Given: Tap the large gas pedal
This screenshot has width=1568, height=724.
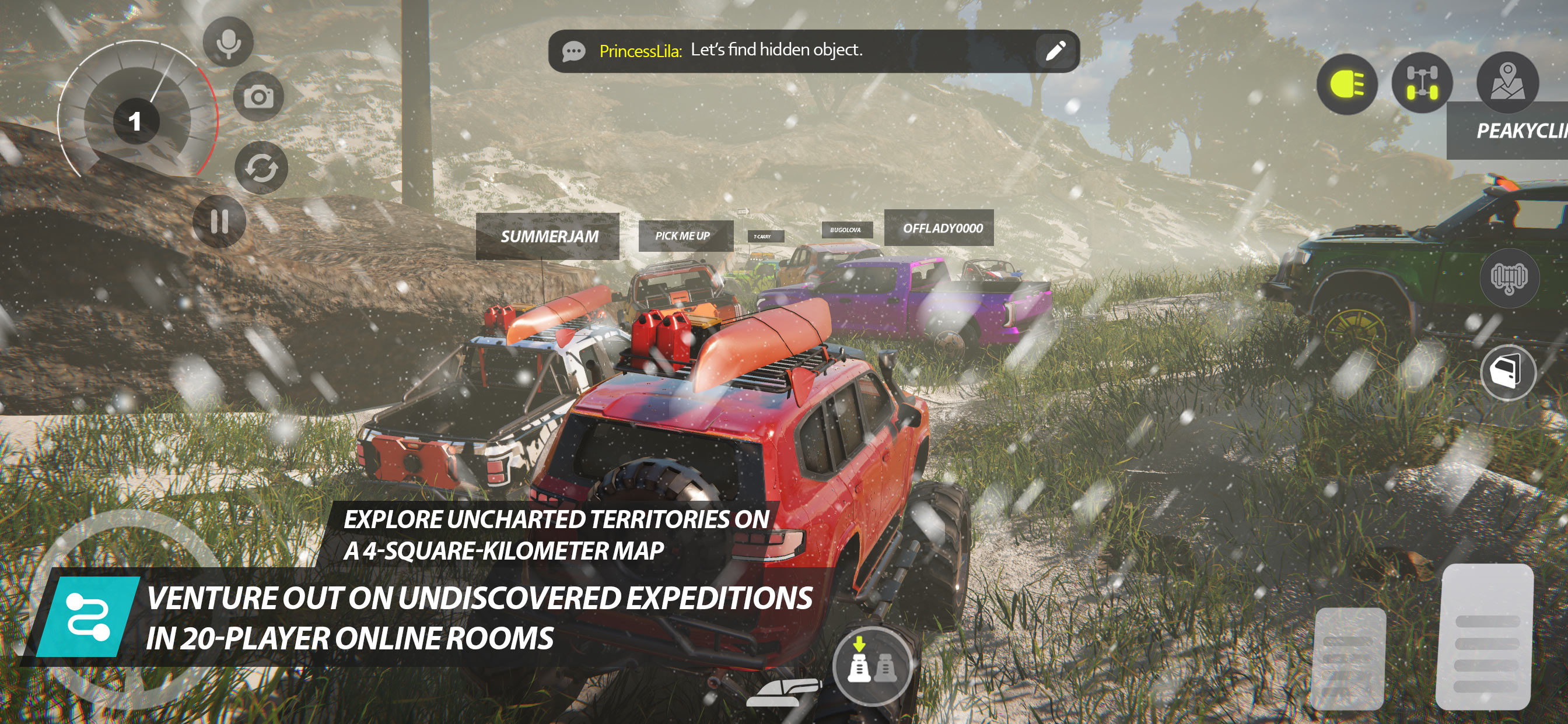Looking at the screenshot, I should click(x=1485, y=636).
